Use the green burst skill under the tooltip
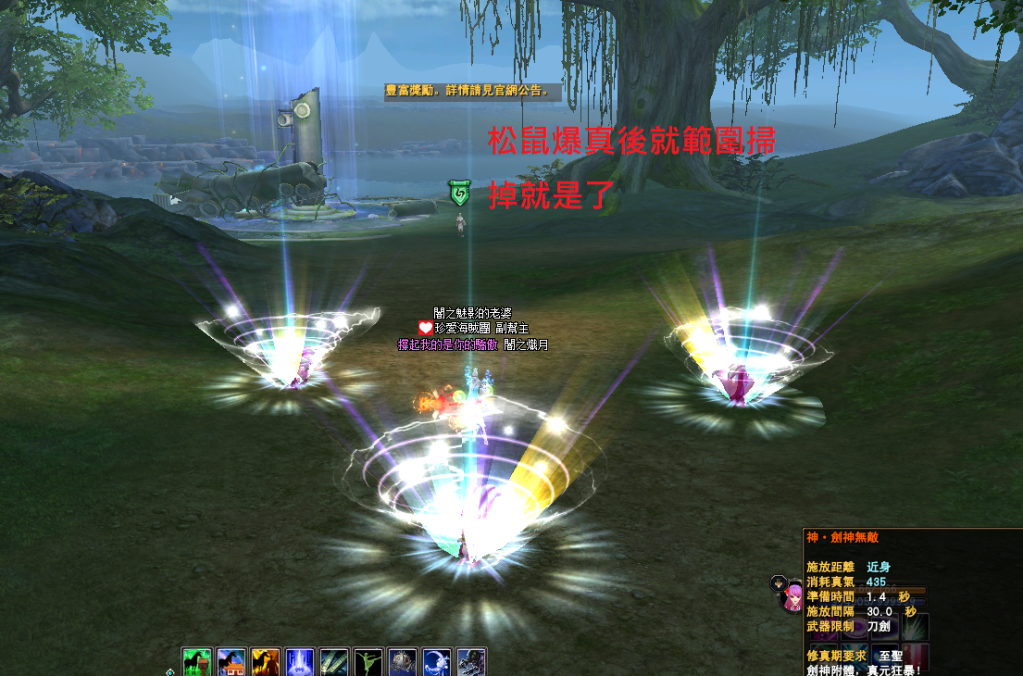 point(915,627)
